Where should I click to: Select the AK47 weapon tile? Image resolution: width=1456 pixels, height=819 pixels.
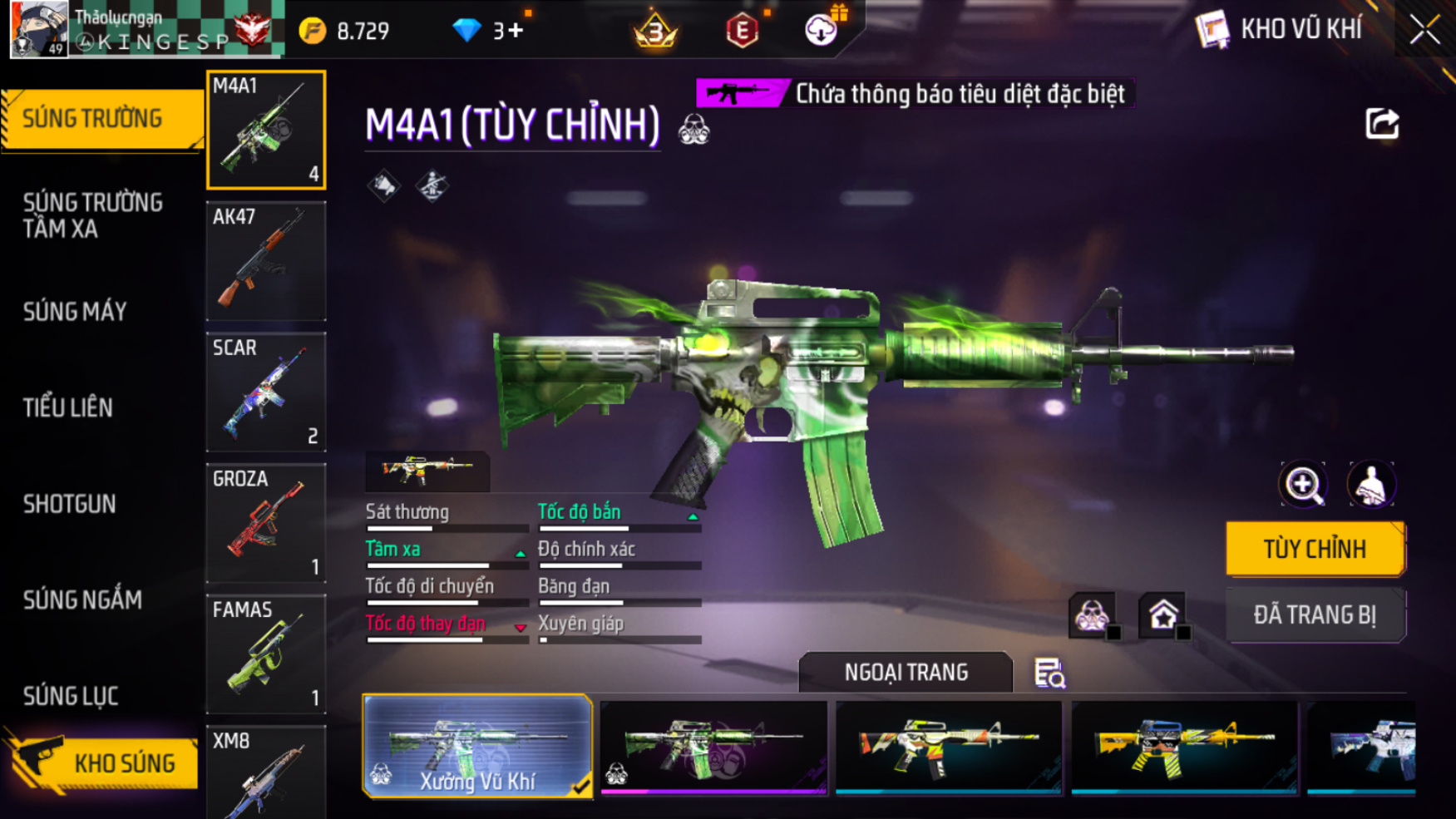click(266, 261)
